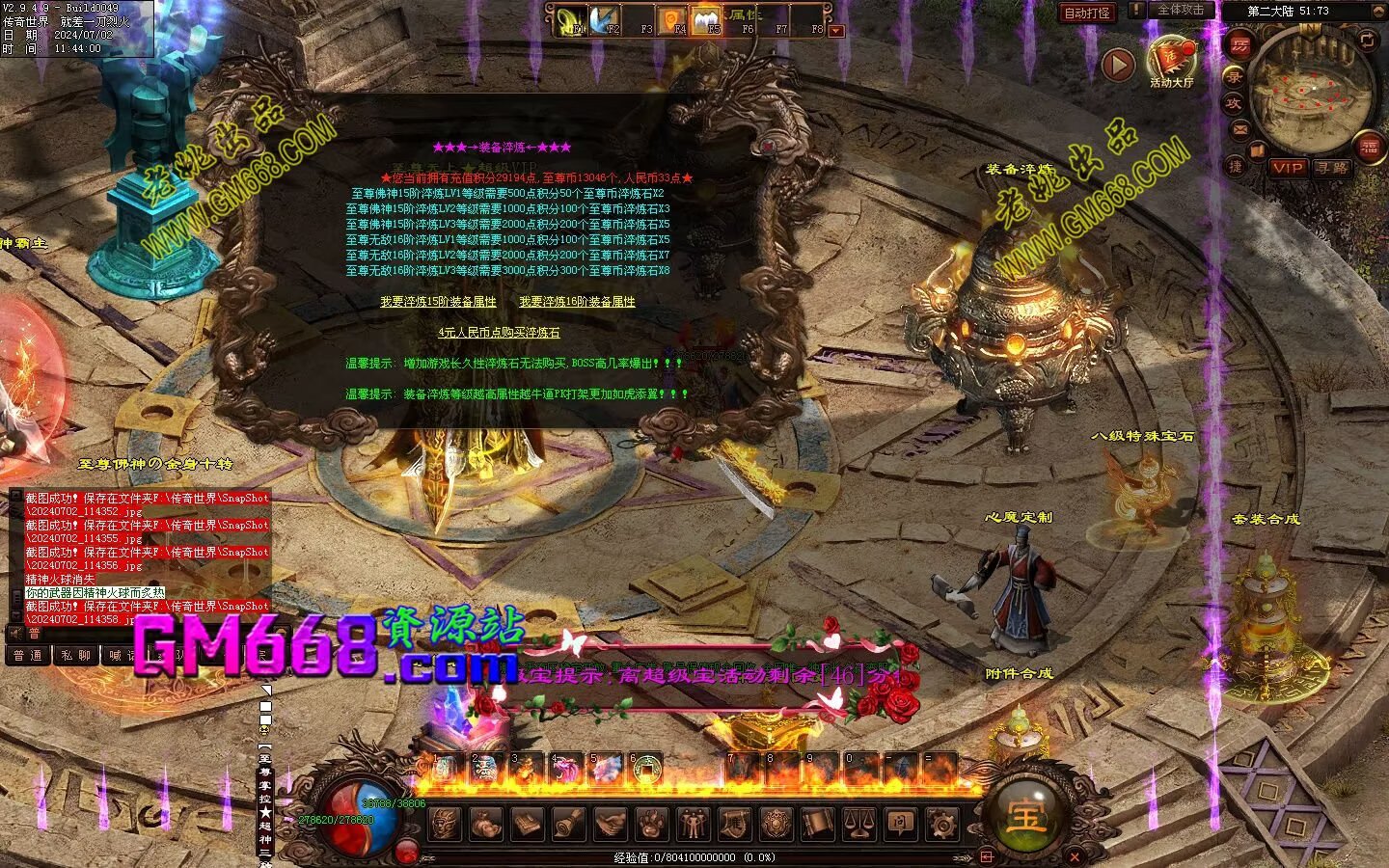Select the 4元人民币点购买淬炼石 link
The width and height of the screenshot is (1389, 868).
point(499,333)
